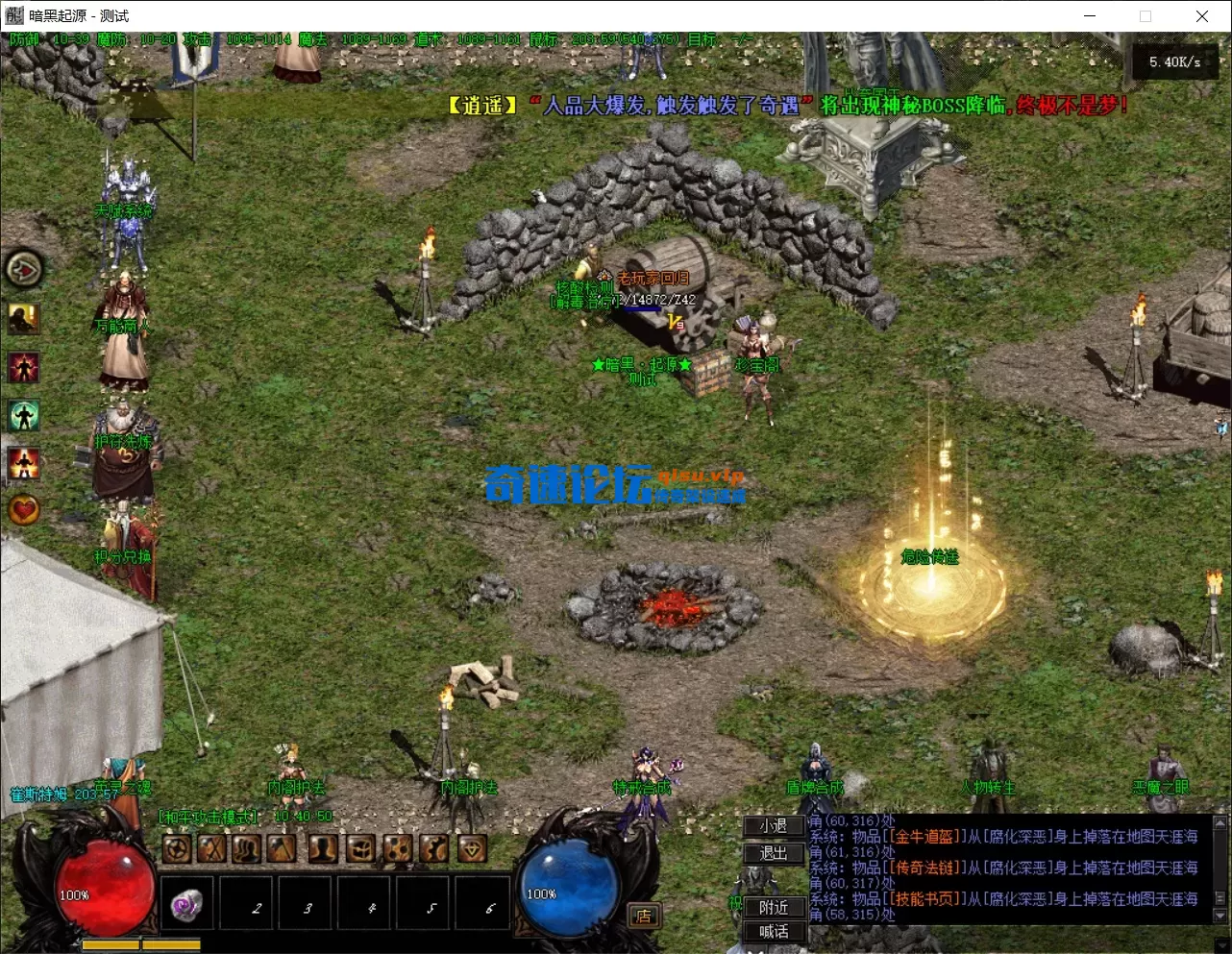This screenshot has width=1232, height=954.
Task: Click the diamond gem icon on the toolbar
Action: click(471, 848)
